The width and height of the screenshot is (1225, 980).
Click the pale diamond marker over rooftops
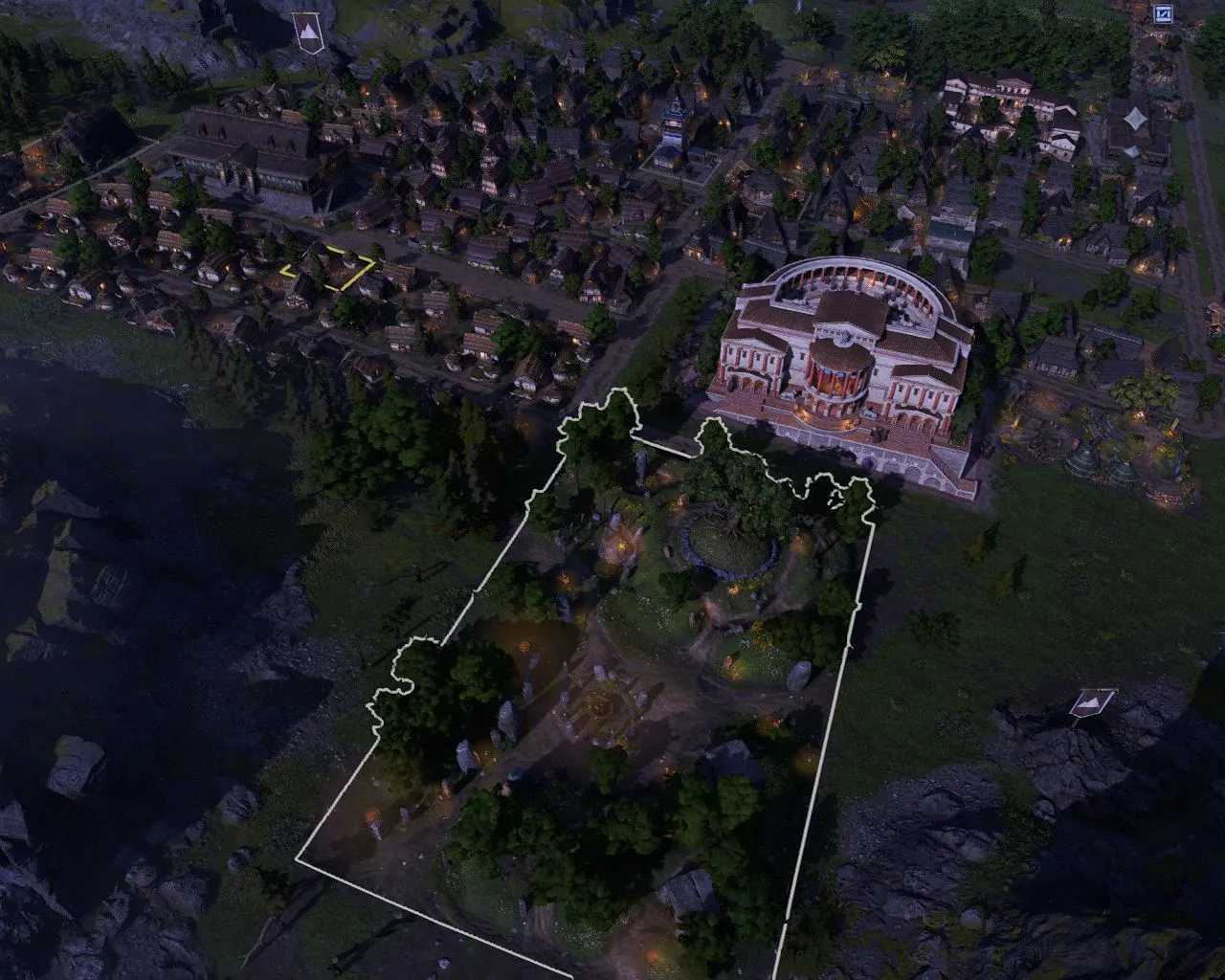(1136, 119)
